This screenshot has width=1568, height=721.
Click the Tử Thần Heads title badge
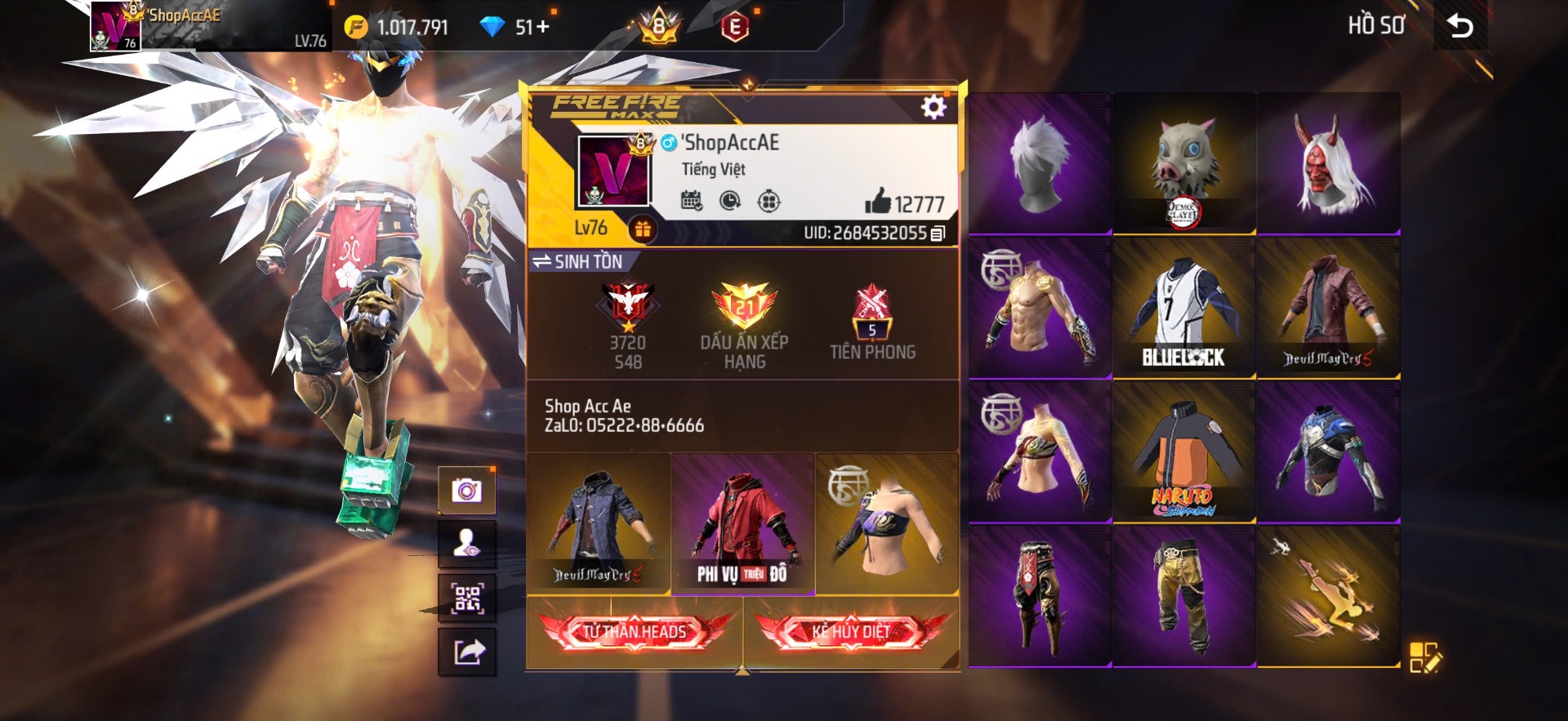point(635,632)
